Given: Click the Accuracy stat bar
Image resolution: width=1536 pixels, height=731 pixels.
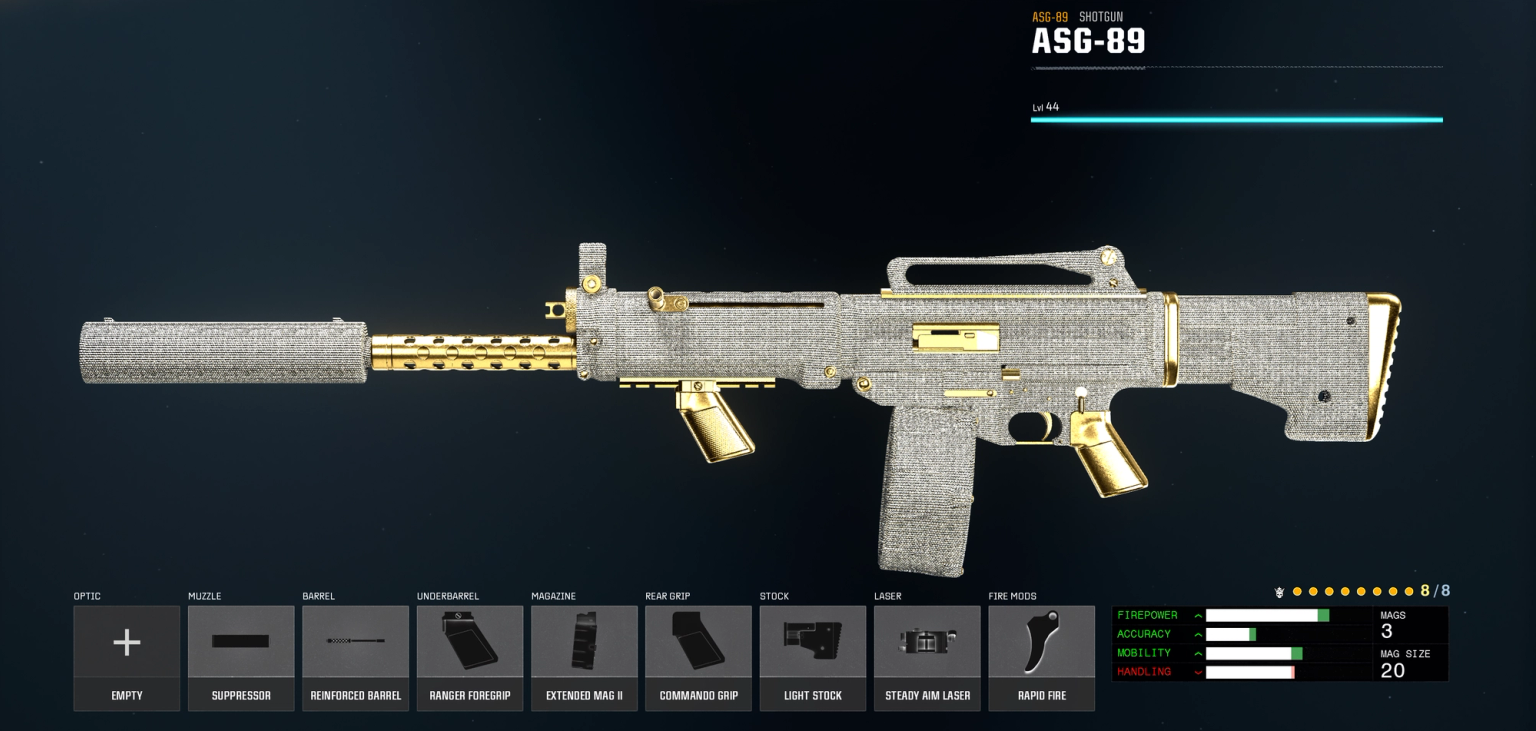Looking at the screenshot, I should [x=1287, y=633].
